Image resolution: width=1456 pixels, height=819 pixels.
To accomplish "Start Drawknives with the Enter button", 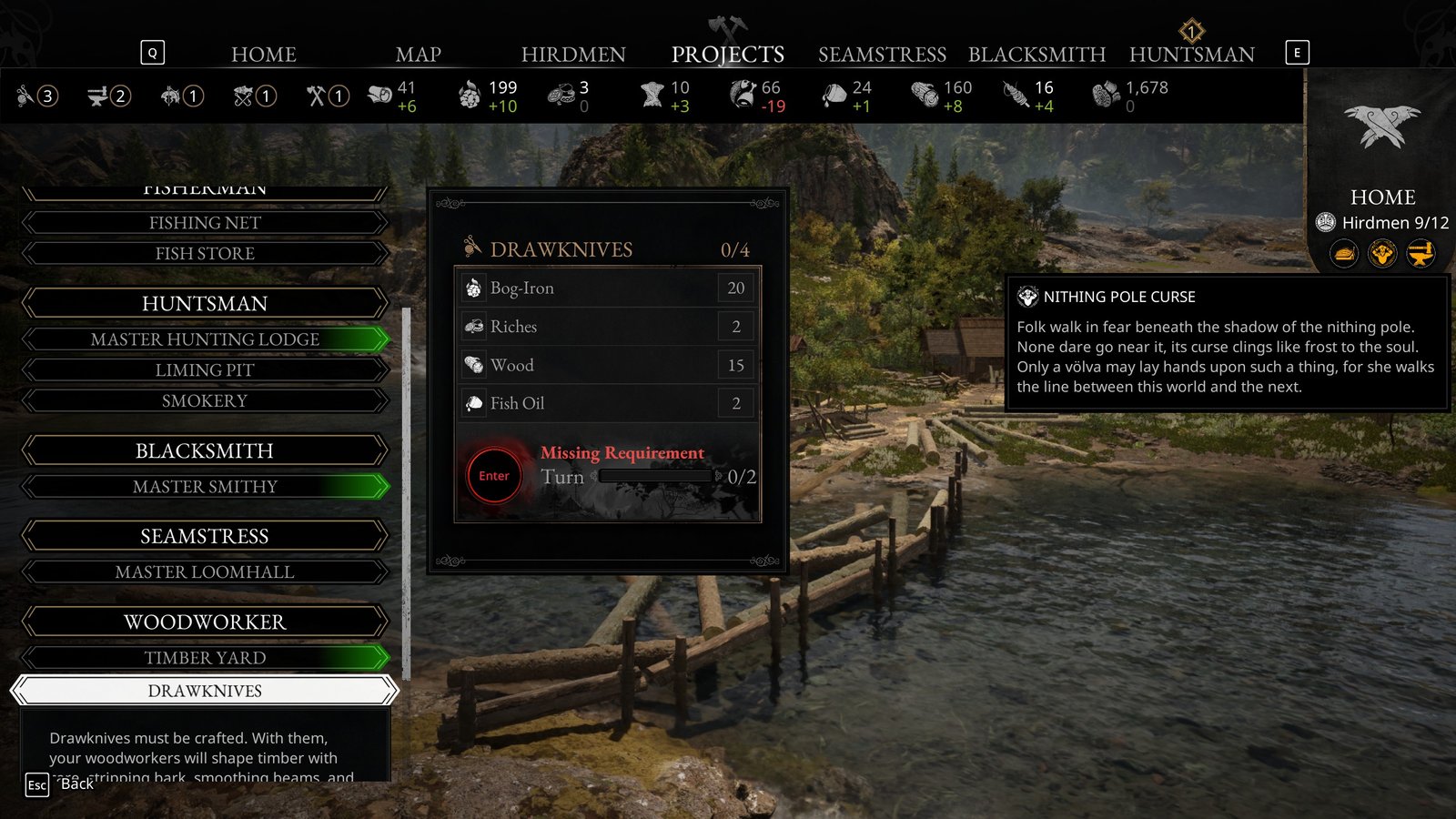I will point(494,476).
